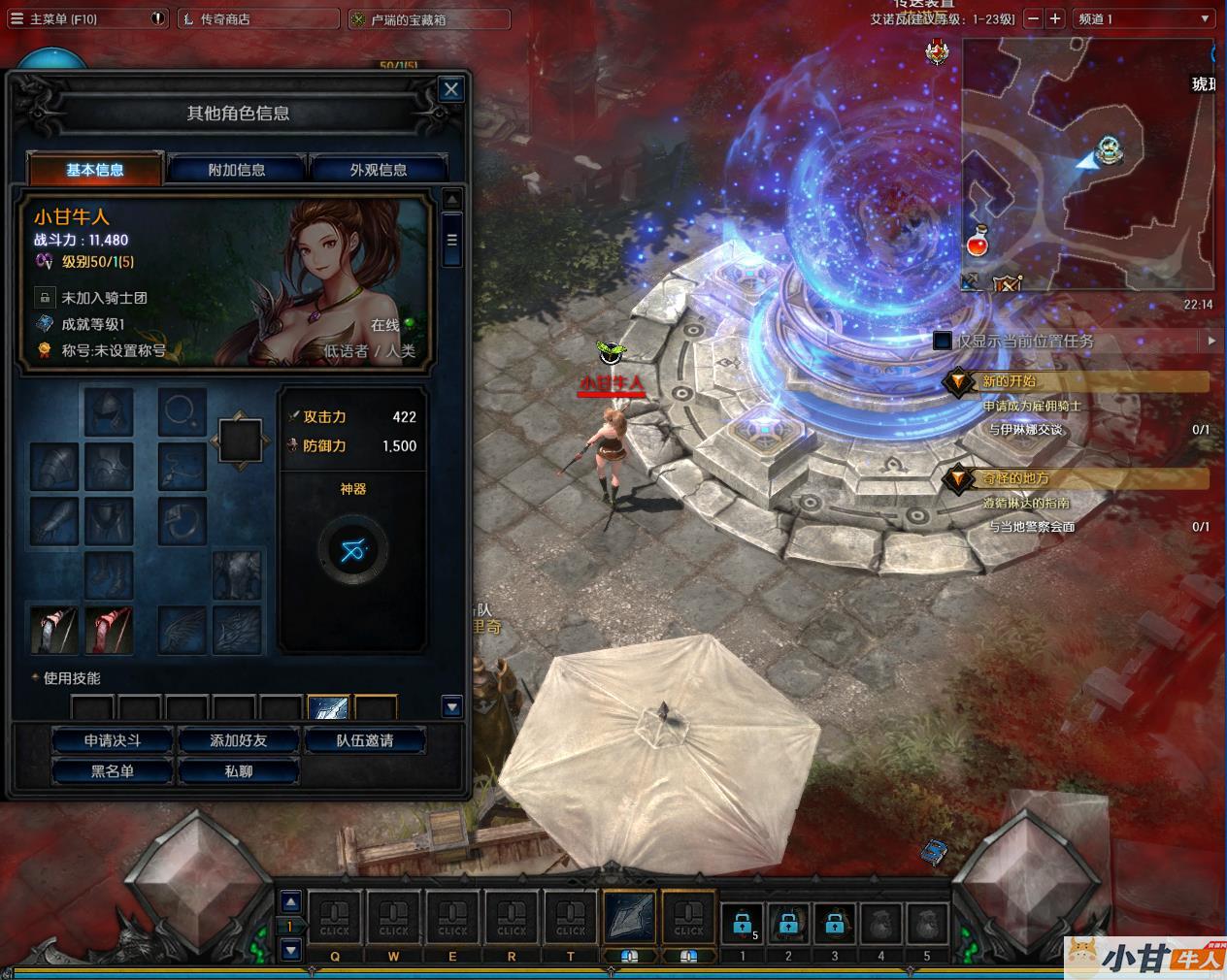Open the 频道 1 channel dropdown
Image resolution: width=1227 pixels, height=980 pixels.
[x=1144, y=18]
